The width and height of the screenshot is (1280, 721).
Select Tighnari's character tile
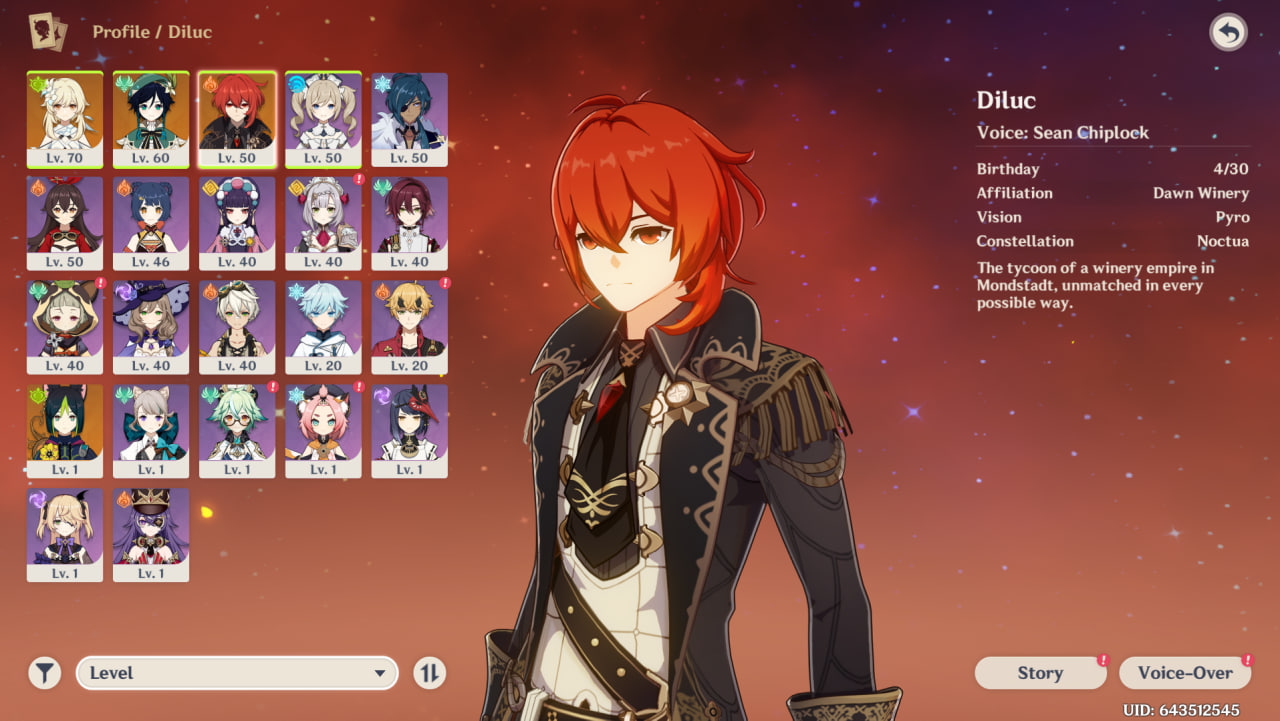(x=65, y=430)
